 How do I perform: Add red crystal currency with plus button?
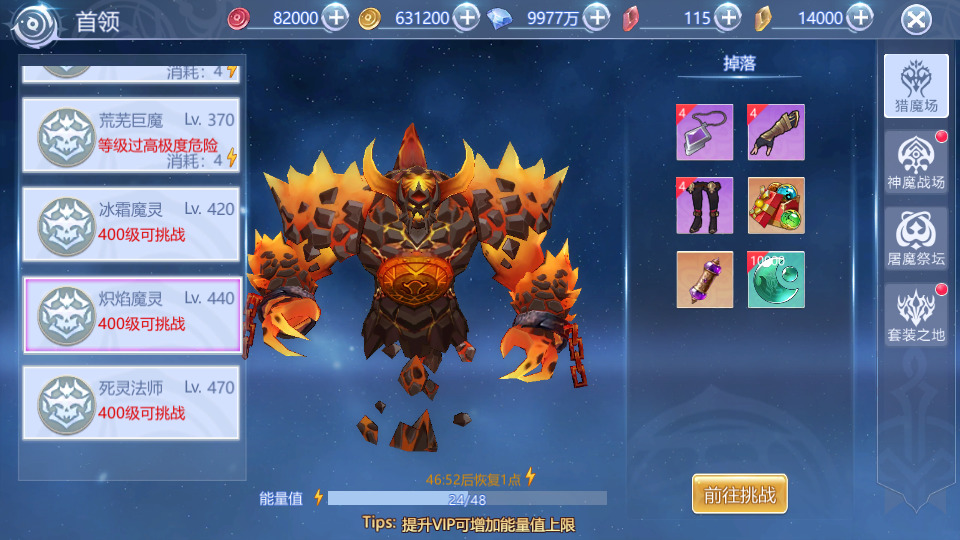pos(728,17)
